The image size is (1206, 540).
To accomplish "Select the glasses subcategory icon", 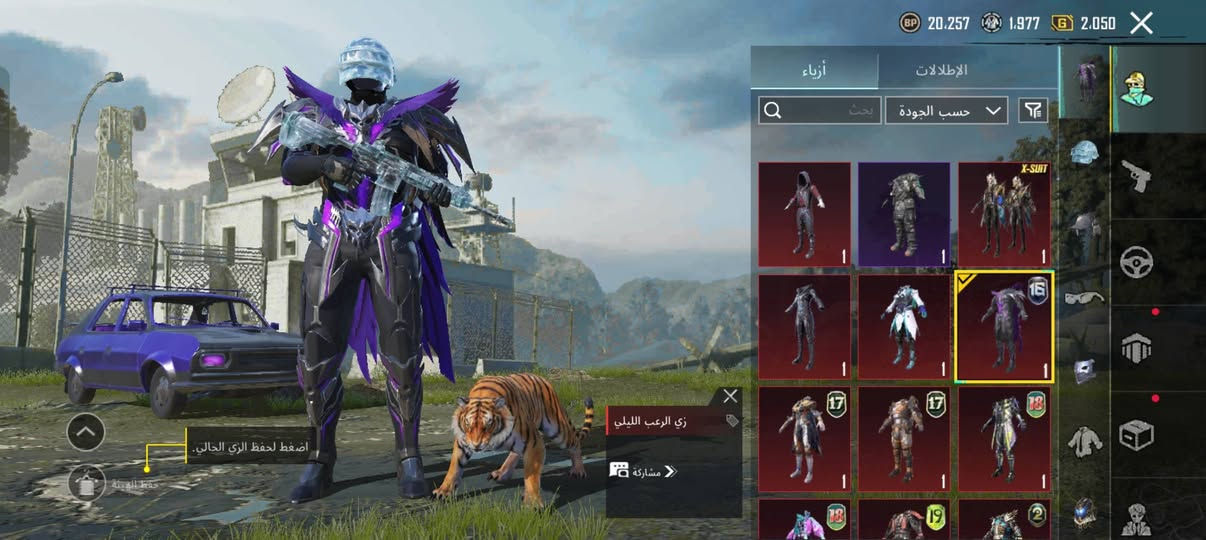I will pos(1084,297).
